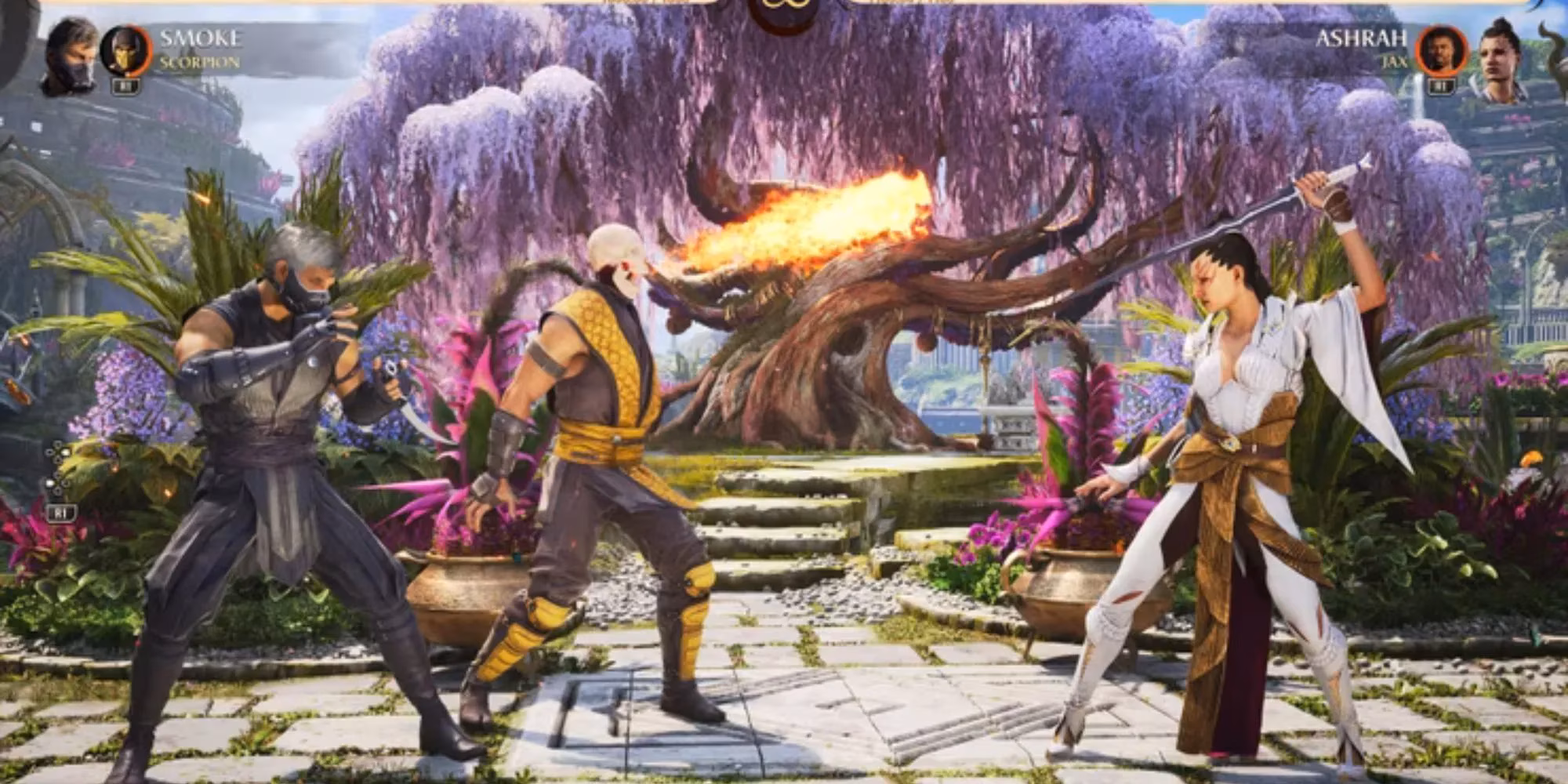
Task: Expand the upper d-pad input cluster
Action: (x=57, y=452)
